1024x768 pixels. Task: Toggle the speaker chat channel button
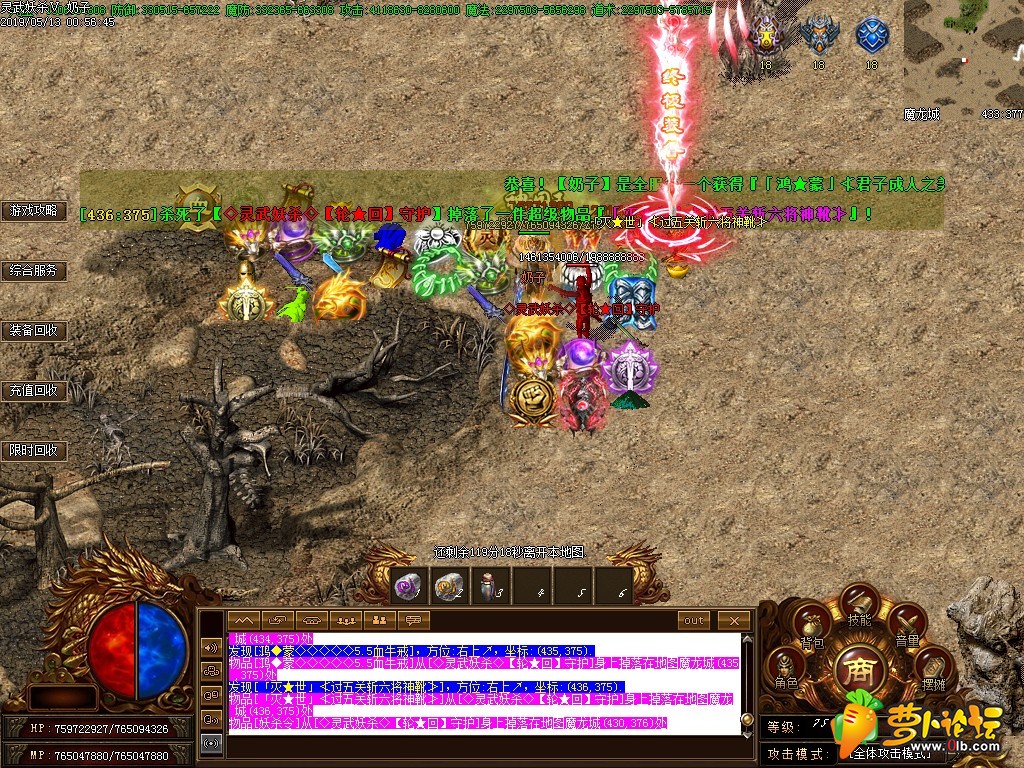coord(211,647)
